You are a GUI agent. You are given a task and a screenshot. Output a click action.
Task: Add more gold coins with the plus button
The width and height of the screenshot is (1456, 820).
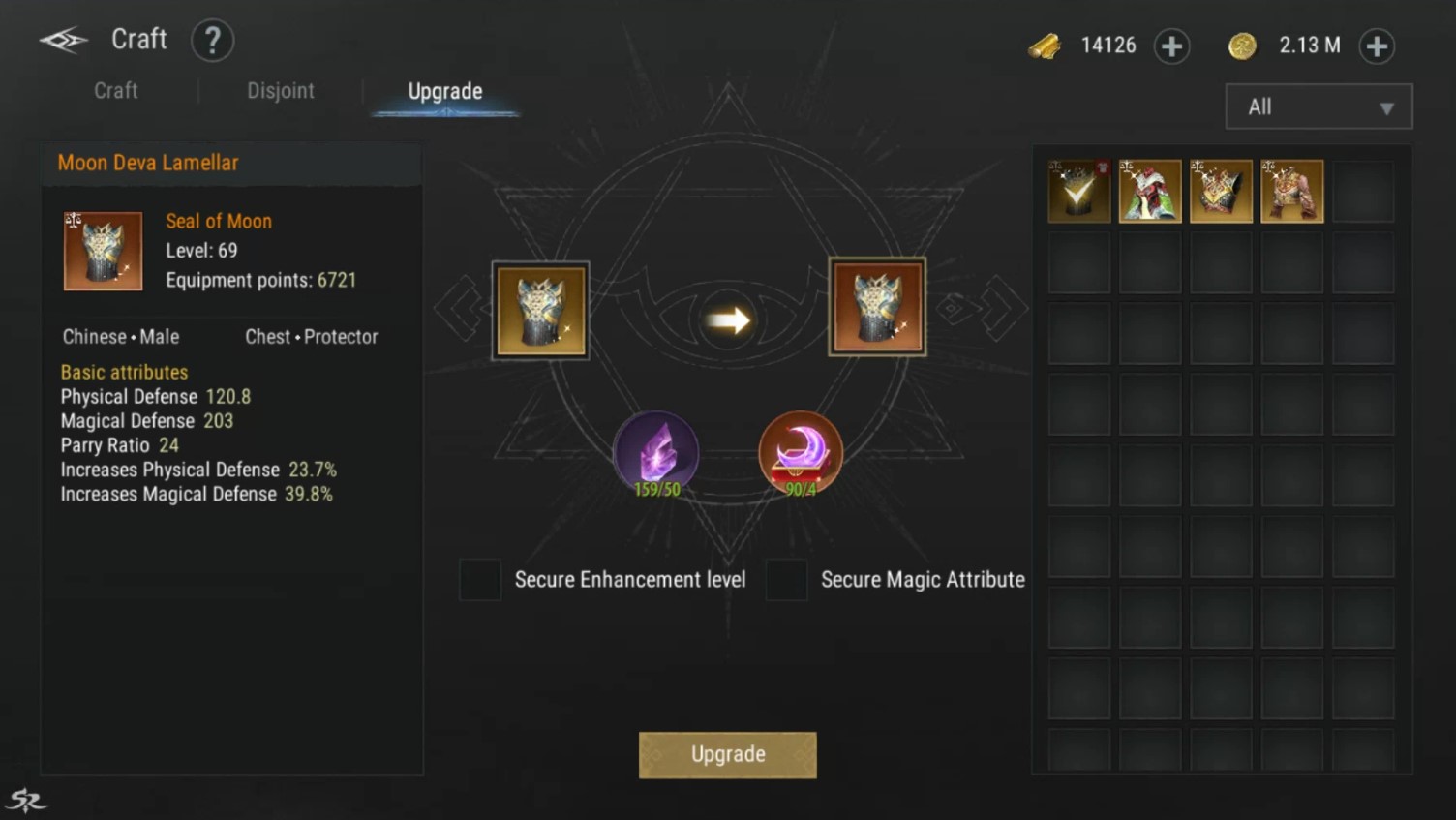(x=1376, y=46)
